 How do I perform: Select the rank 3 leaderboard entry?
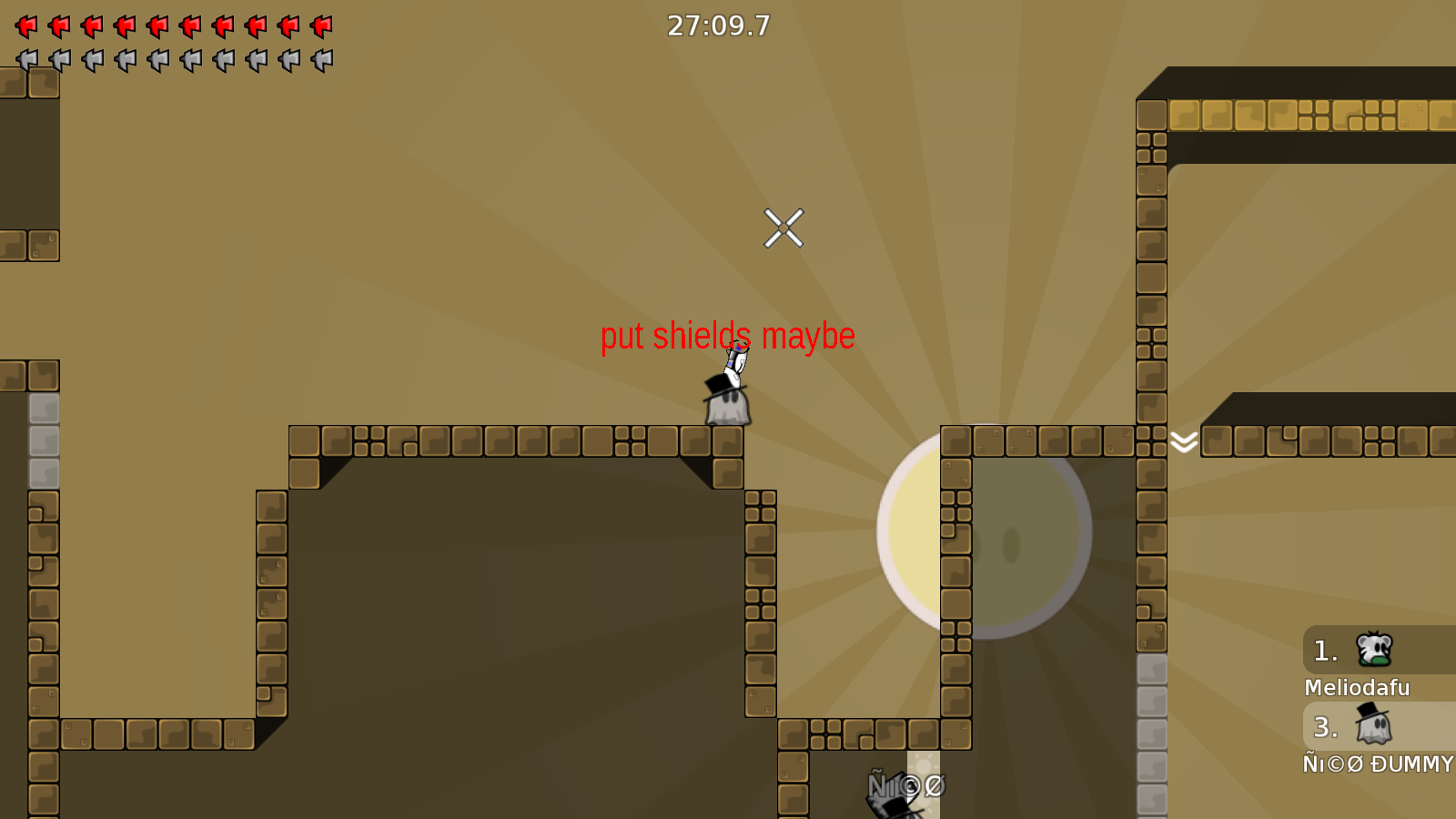(1356, 728)
